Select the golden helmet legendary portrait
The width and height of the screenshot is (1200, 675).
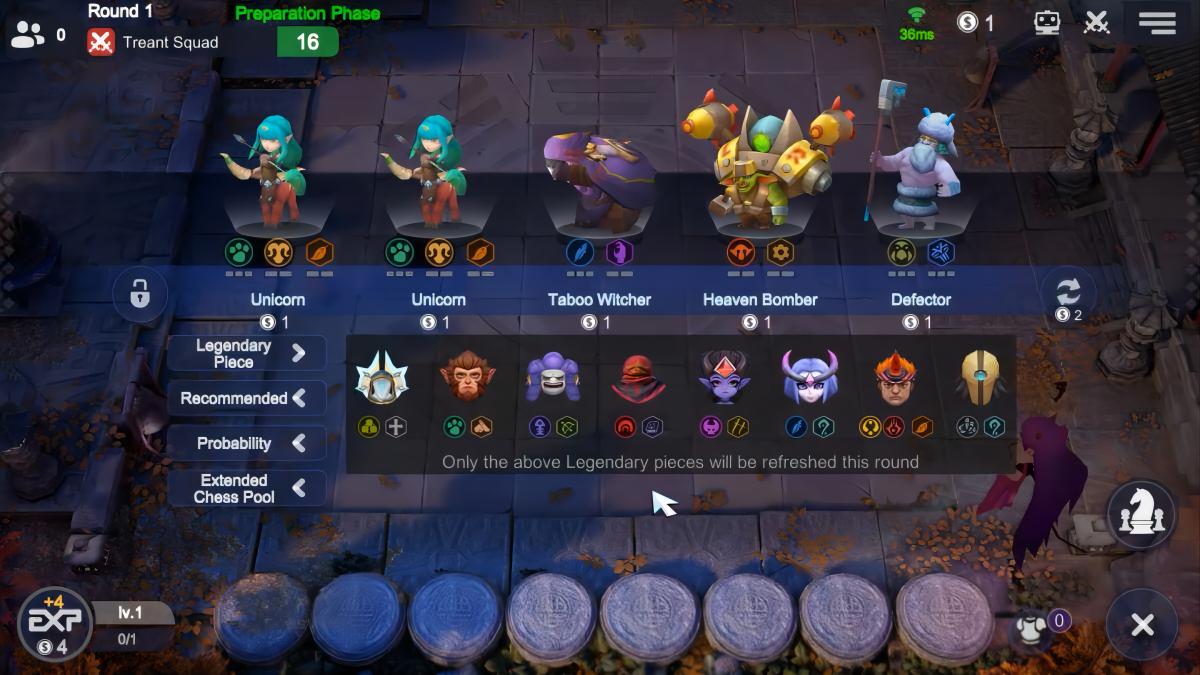coord(979,379)
